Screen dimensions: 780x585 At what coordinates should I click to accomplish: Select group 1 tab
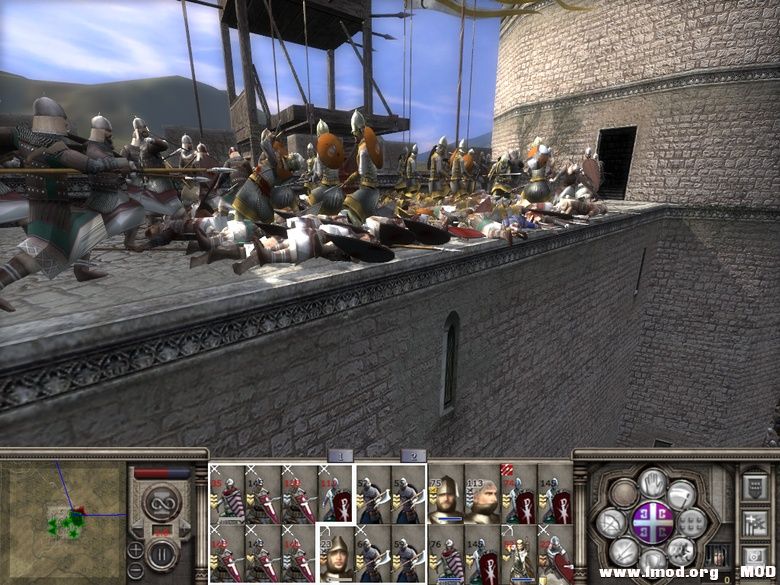point(340,456)
